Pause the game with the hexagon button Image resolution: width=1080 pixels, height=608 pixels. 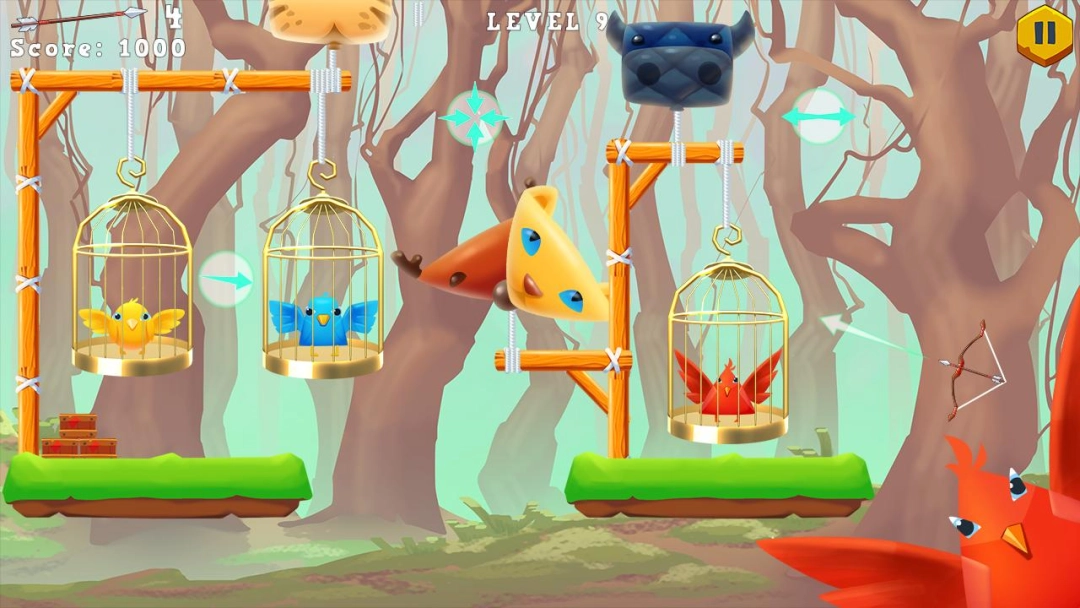tap(1044, 34)
